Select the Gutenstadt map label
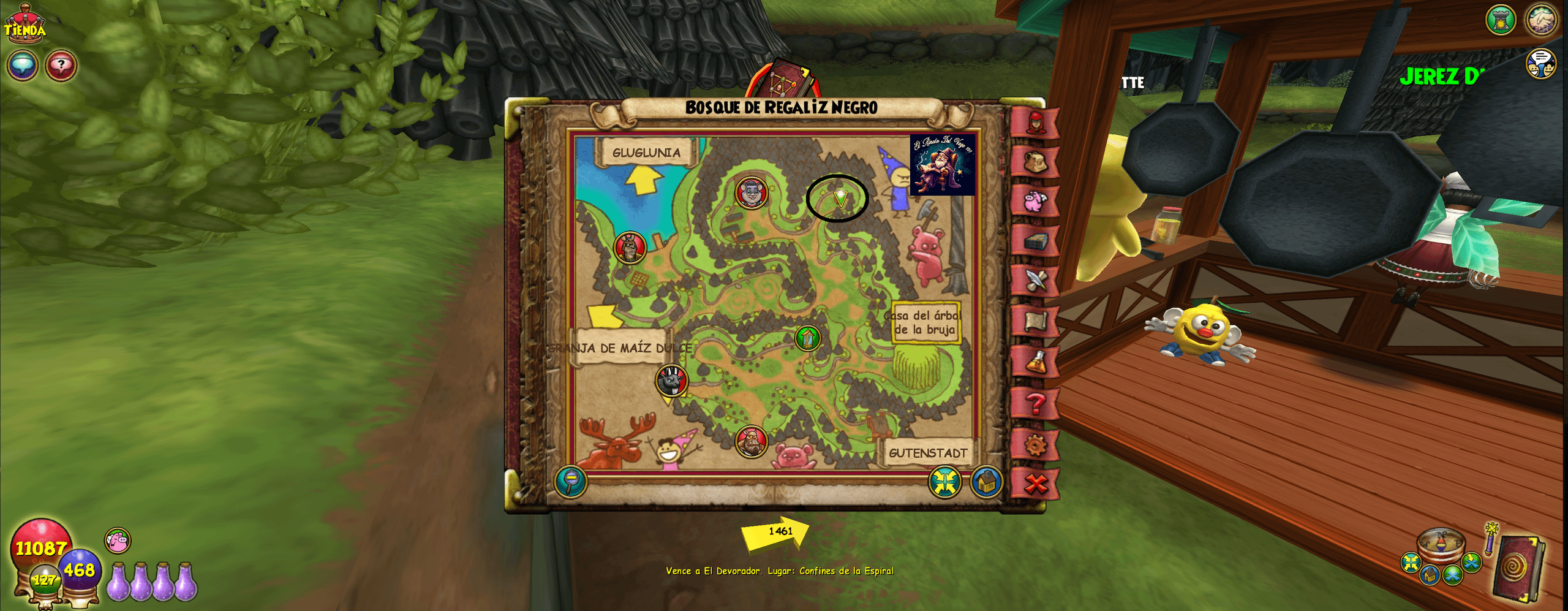1568x611 pixels. (927, 453)
